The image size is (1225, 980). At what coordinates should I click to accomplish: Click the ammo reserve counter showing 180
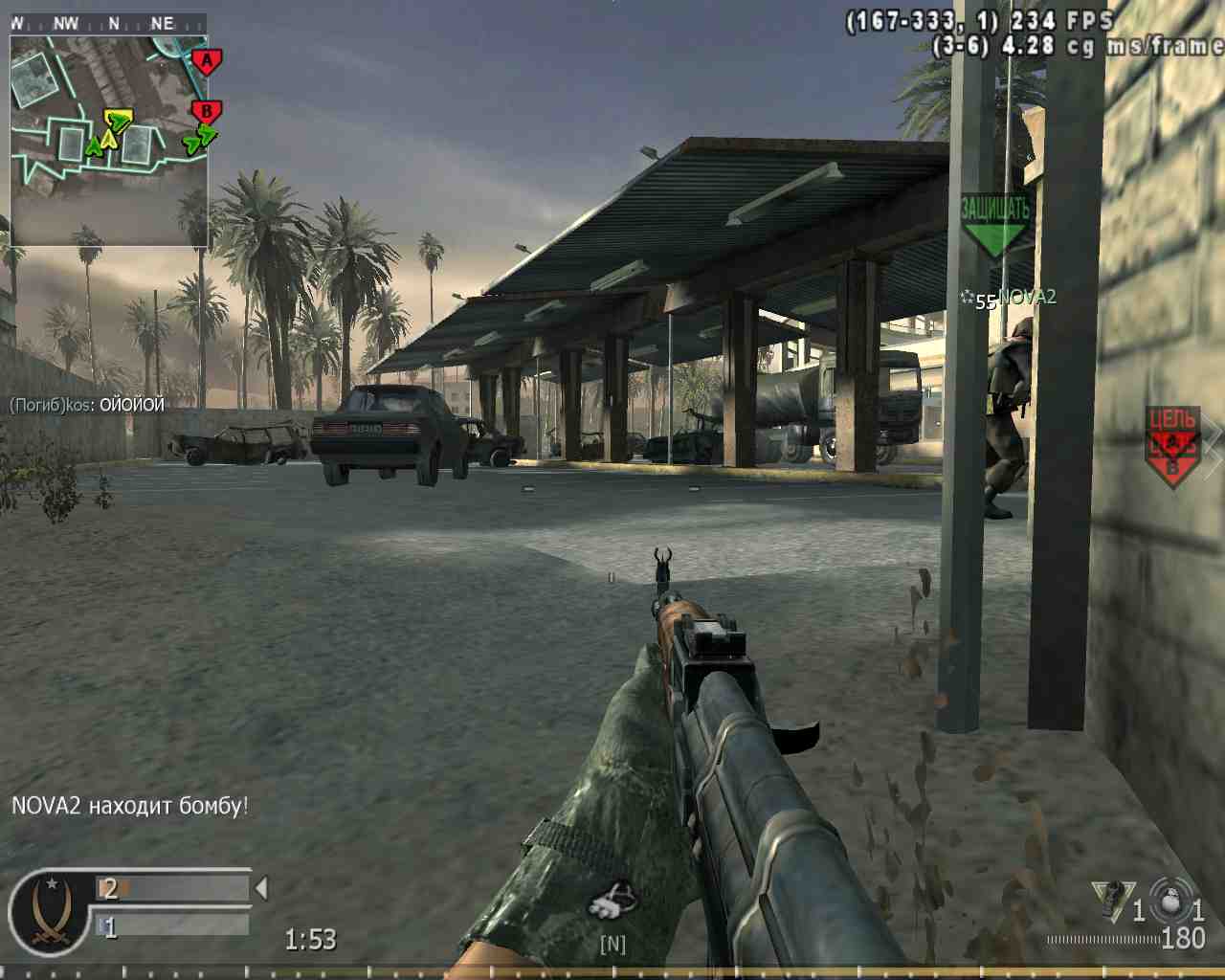(1183, 938)
